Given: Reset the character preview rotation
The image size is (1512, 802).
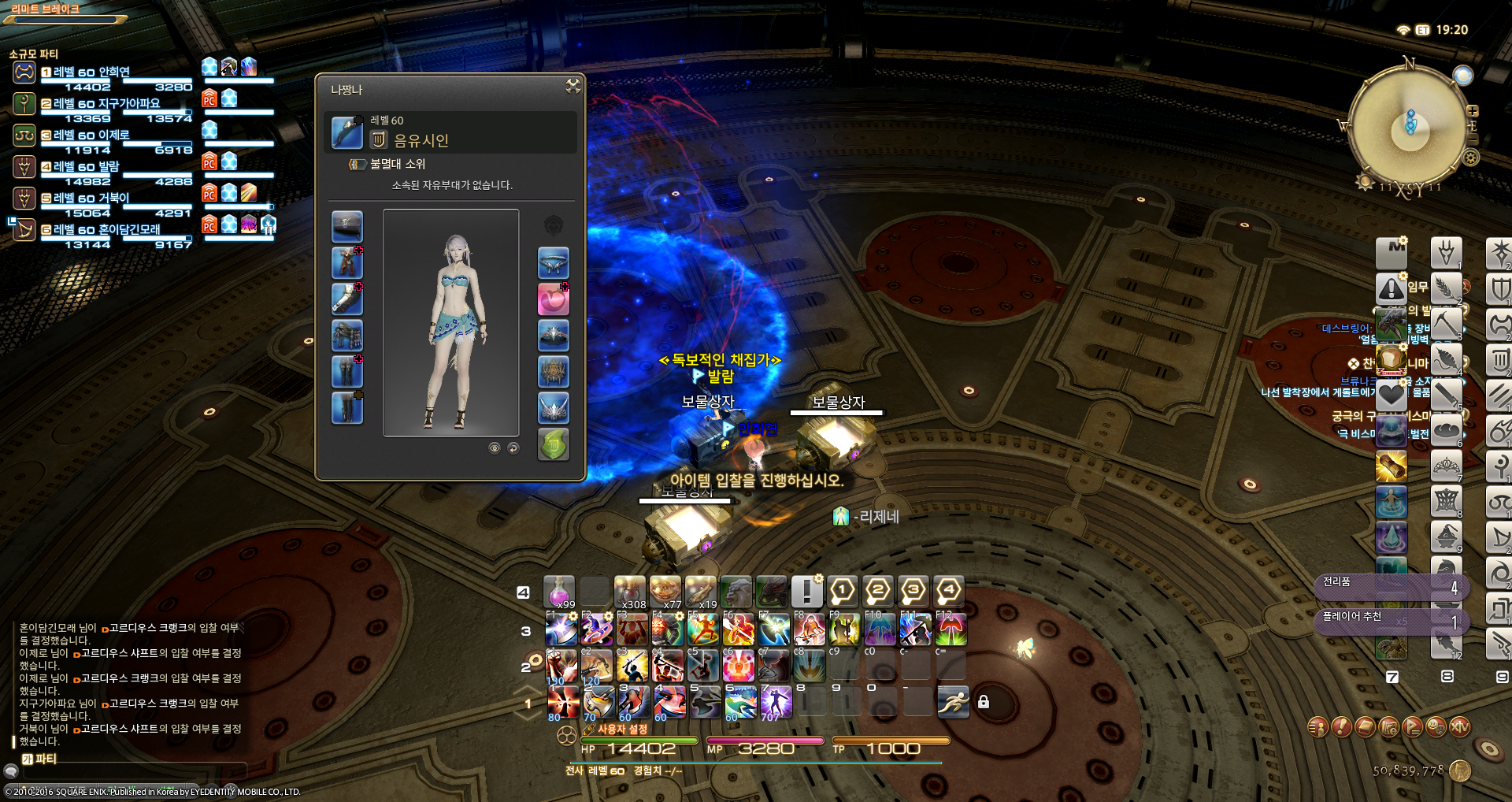Looking at the screenshot, I should click(x=513, y=448).
